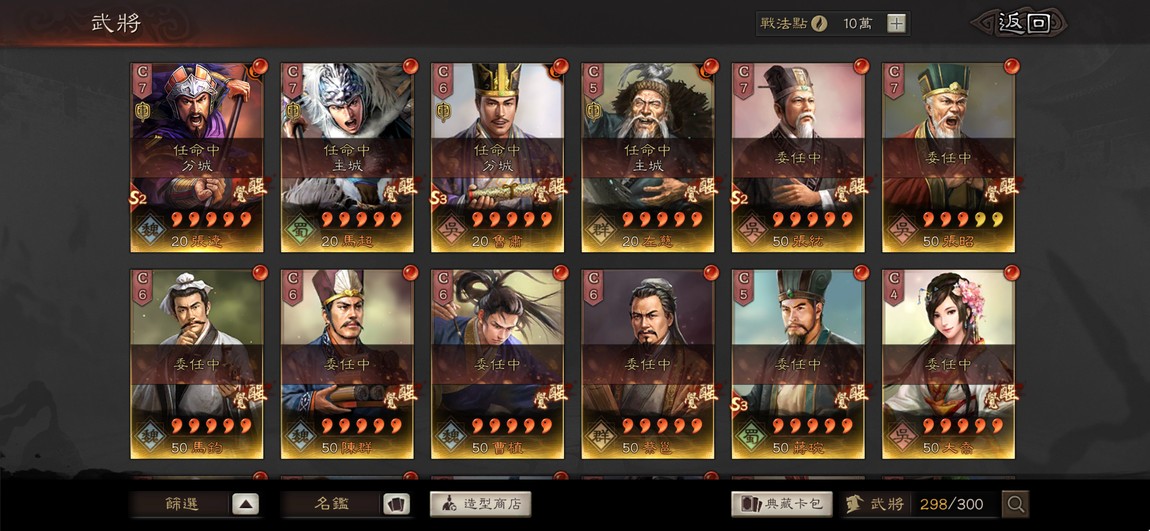
Task: Select the 左慈 general card
Action: pyautogui.click(x=647, y=157)
